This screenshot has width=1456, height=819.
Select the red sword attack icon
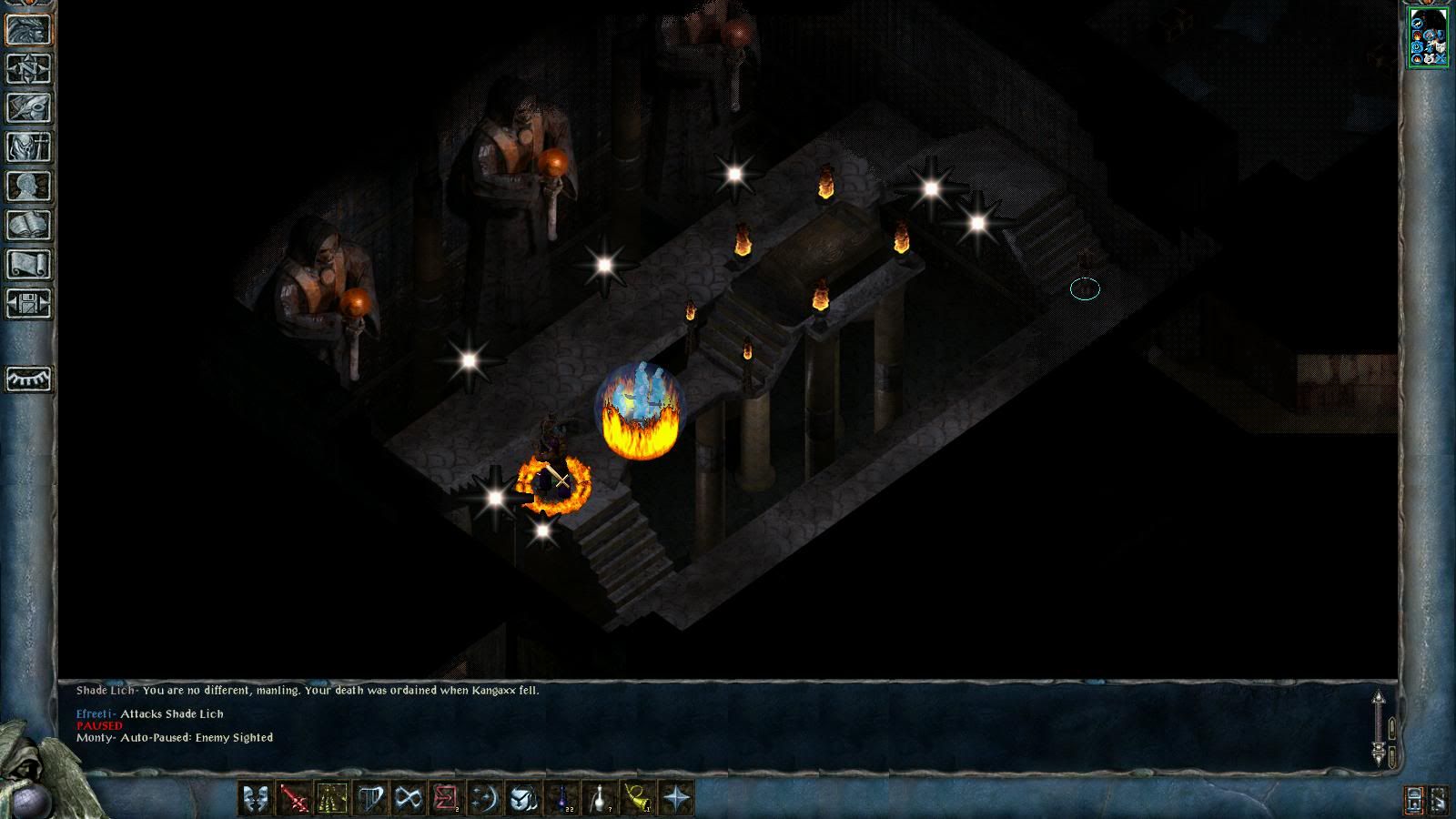click(x=294, y=799)
